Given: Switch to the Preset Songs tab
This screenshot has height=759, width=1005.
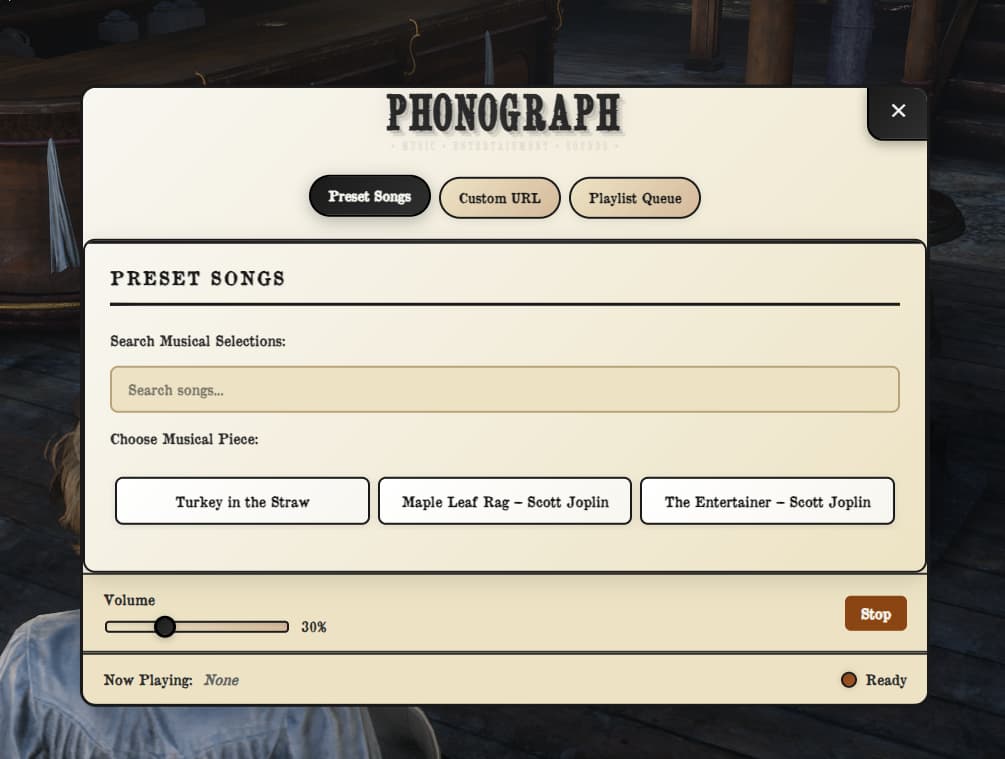Looking at the screenshot, I should click(x=369, y=197).
